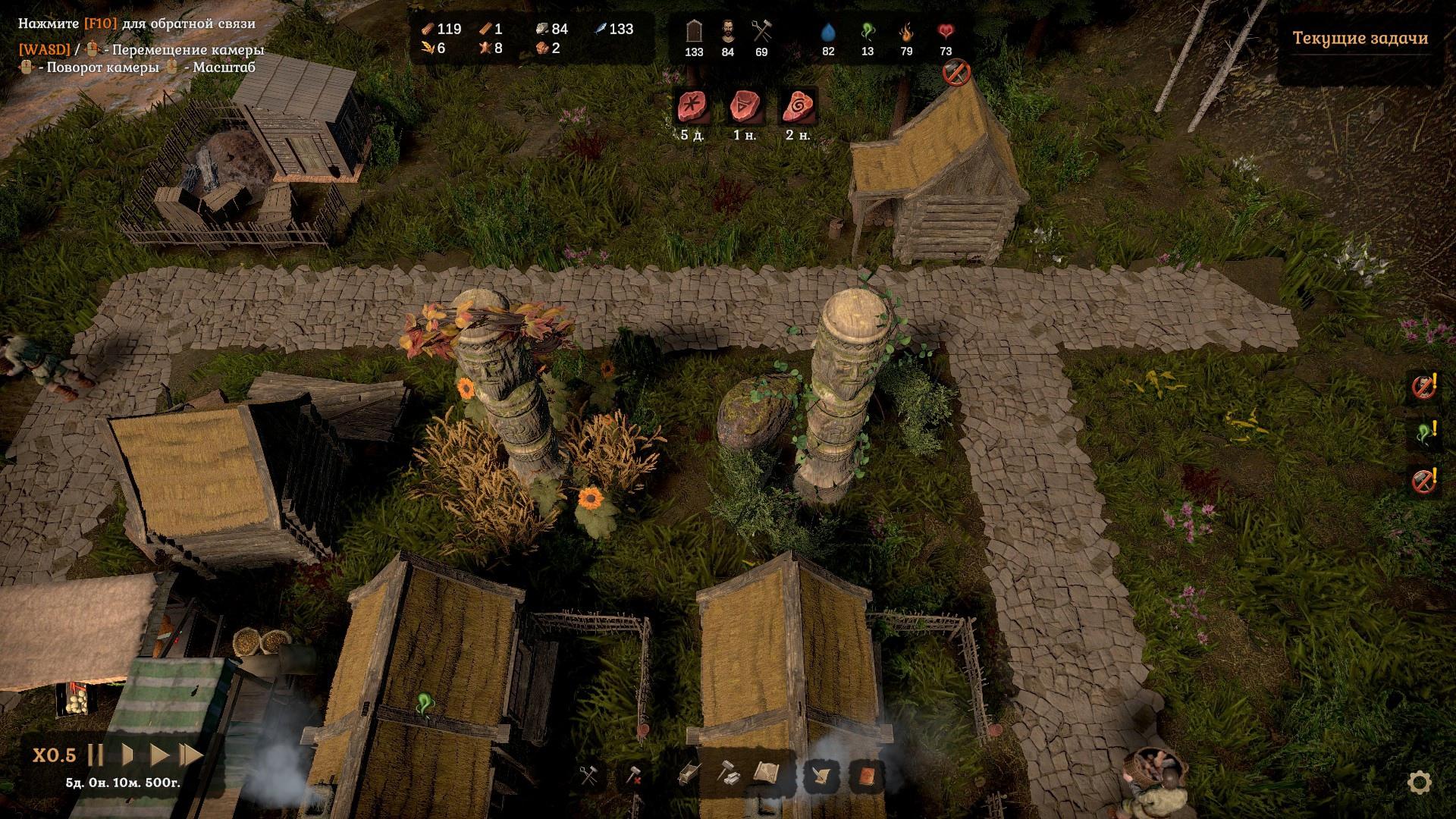The image size is (1456, 819).
Task: Select the spiral rune stone labeled 2 н.
Action: (798, 107)
